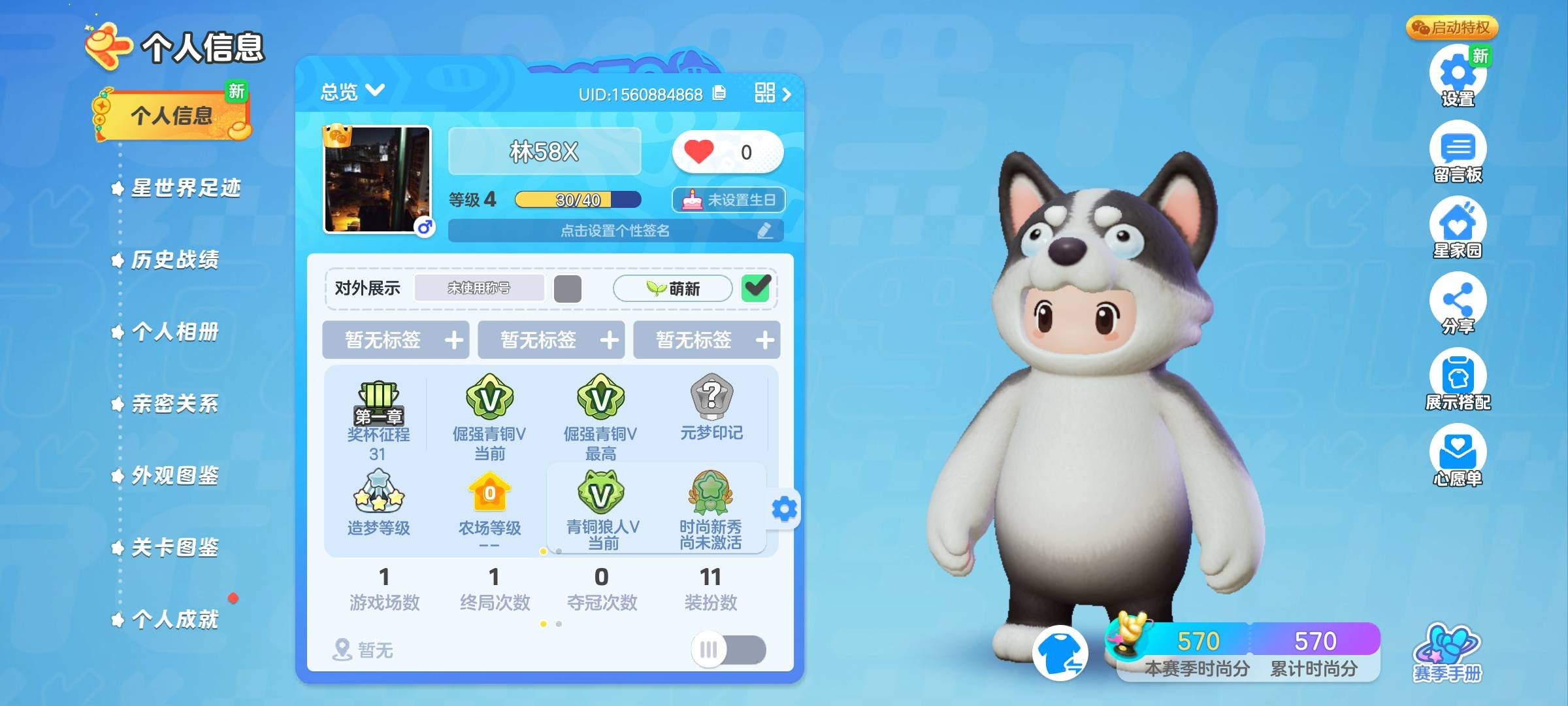Screen dimensions: 1568x706
Task: Visit 星家园 home icon
Action: (1458, 227)
